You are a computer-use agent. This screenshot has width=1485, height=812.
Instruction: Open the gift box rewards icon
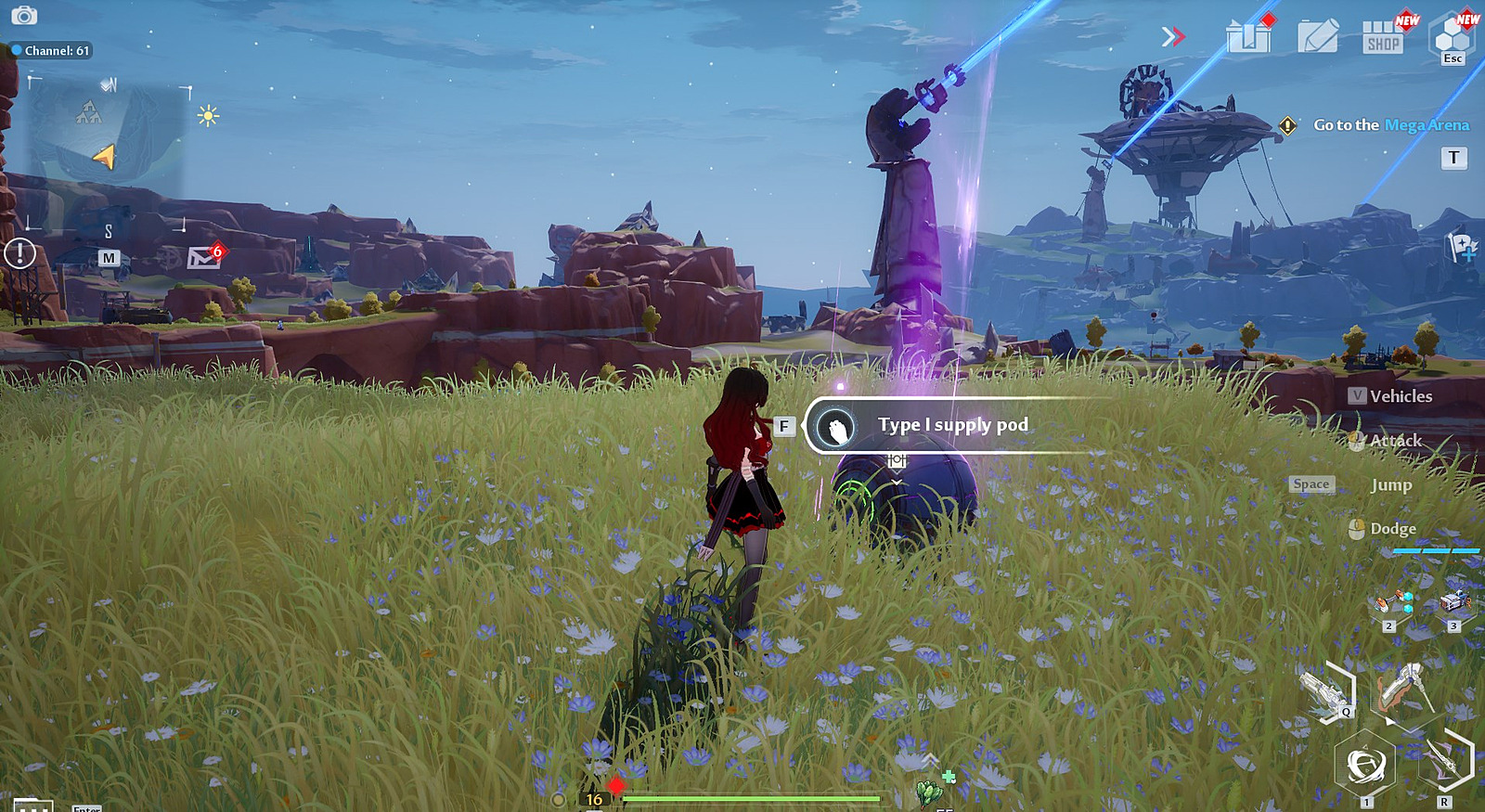1248,37
